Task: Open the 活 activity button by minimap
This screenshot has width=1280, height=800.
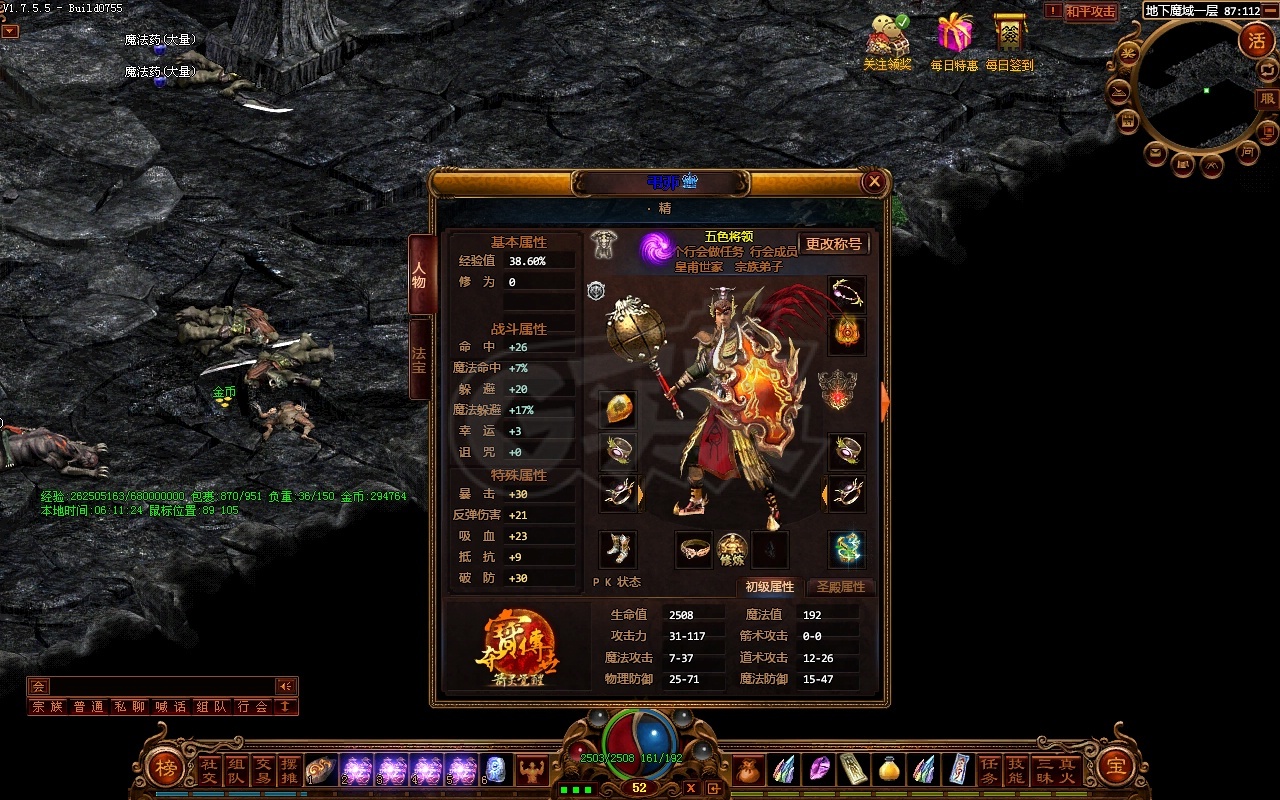Action: click(x=1256, y=41)
